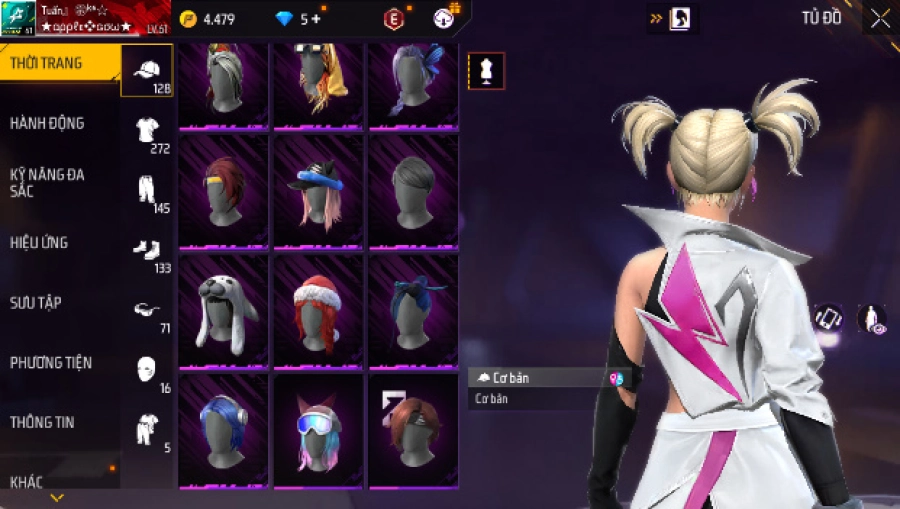Open the Thông Tin tab
Image resolution: width=900 pixels, height=509 pixels.
[42, 422]
